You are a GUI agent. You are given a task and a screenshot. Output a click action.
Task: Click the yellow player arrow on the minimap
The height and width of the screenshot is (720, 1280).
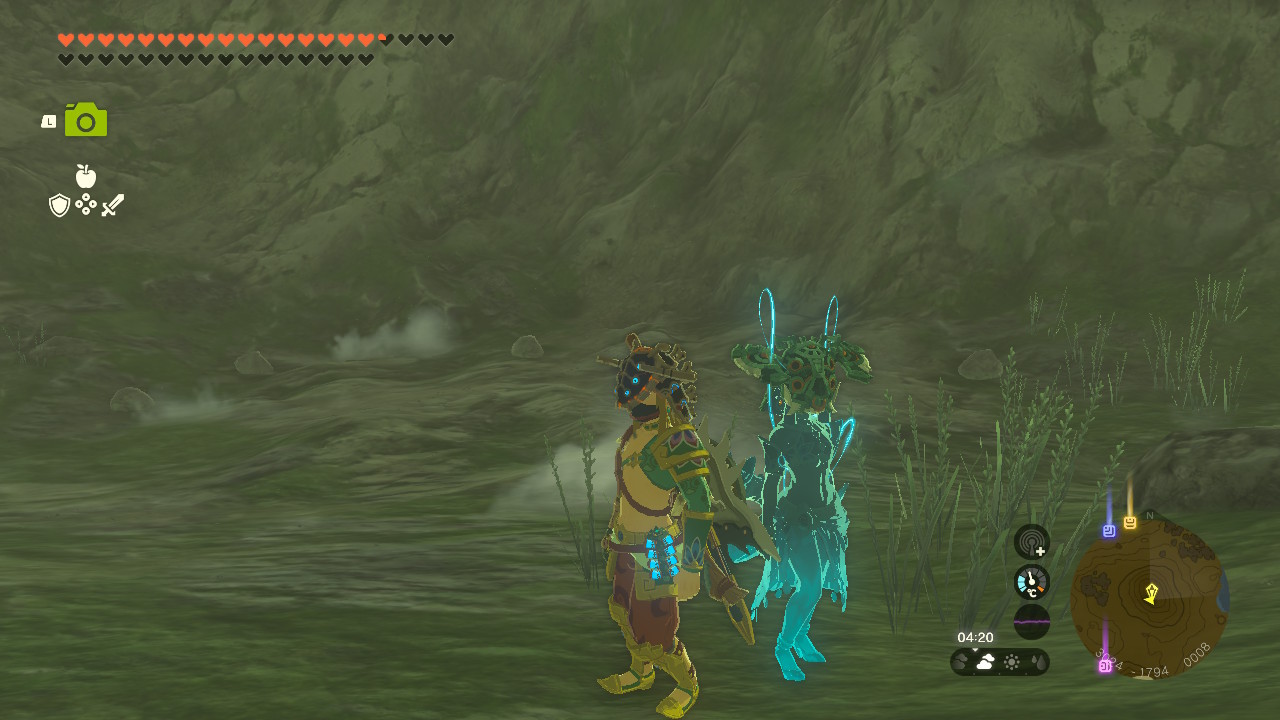tap(1151, 593)
